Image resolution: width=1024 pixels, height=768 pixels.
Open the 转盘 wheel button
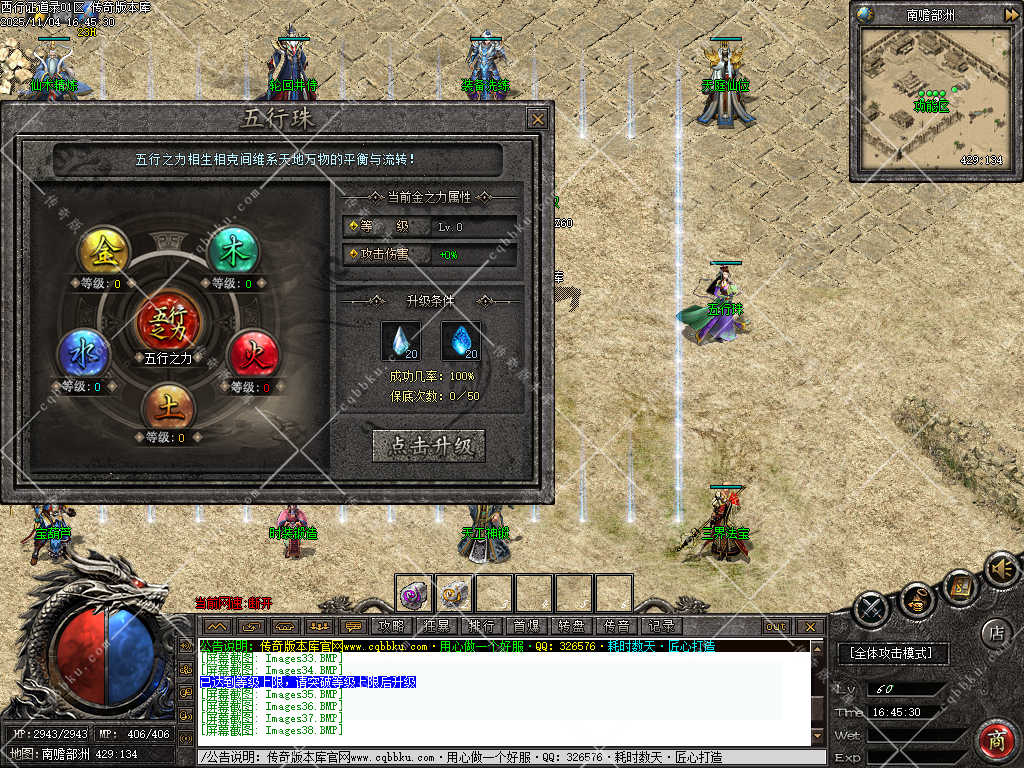[571, 626]
